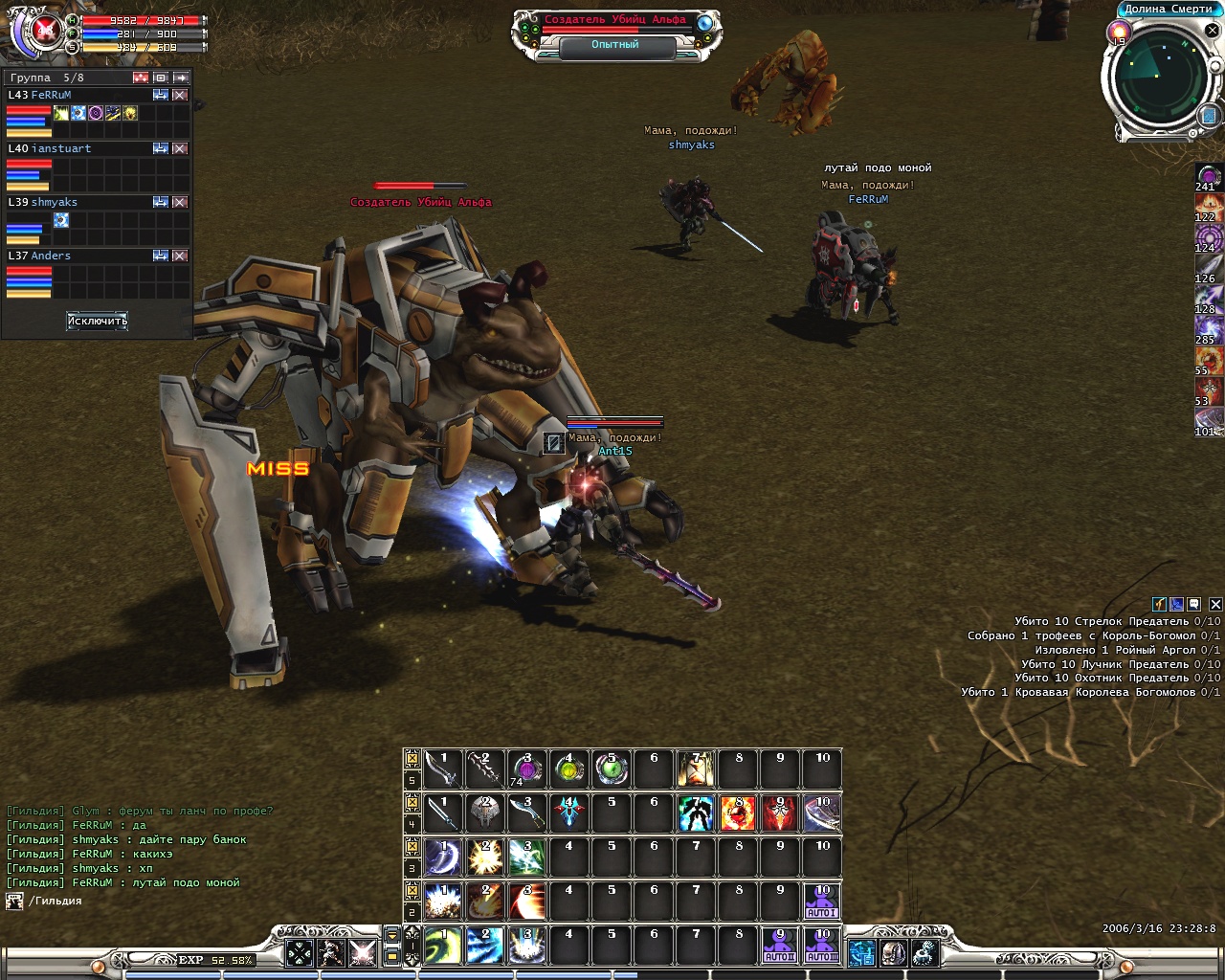This screenshot has width=1225, height=980.
Task: Click the purple orb buff icon showing 241
Action: (1209, 176)
